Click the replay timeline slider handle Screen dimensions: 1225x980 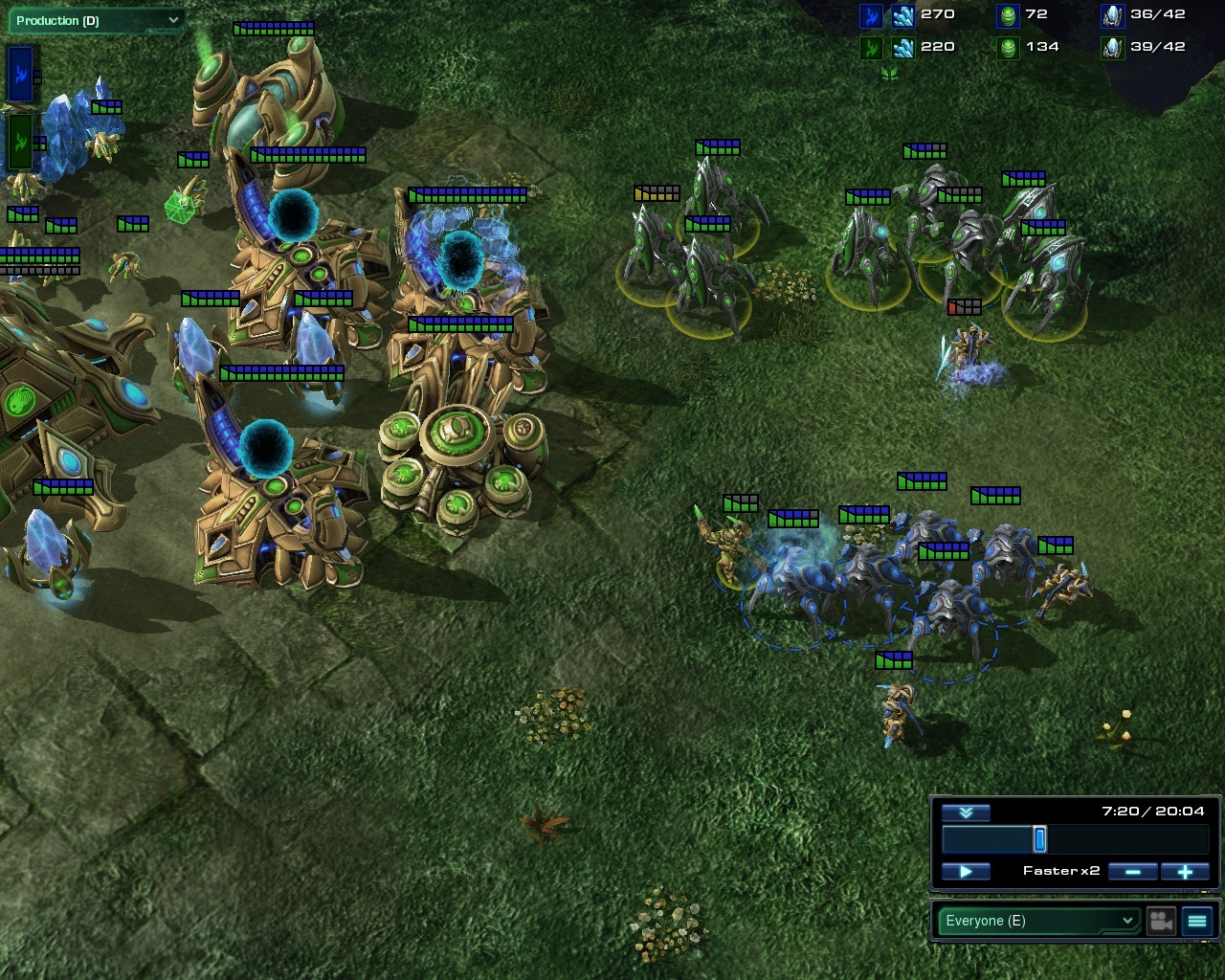(1039, 839)
